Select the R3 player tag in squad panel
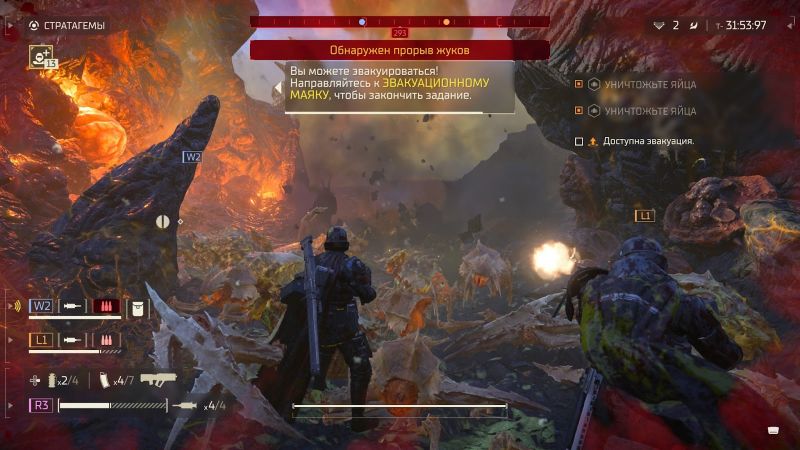This screenshot has height=450, width=800. click(42, 405)
